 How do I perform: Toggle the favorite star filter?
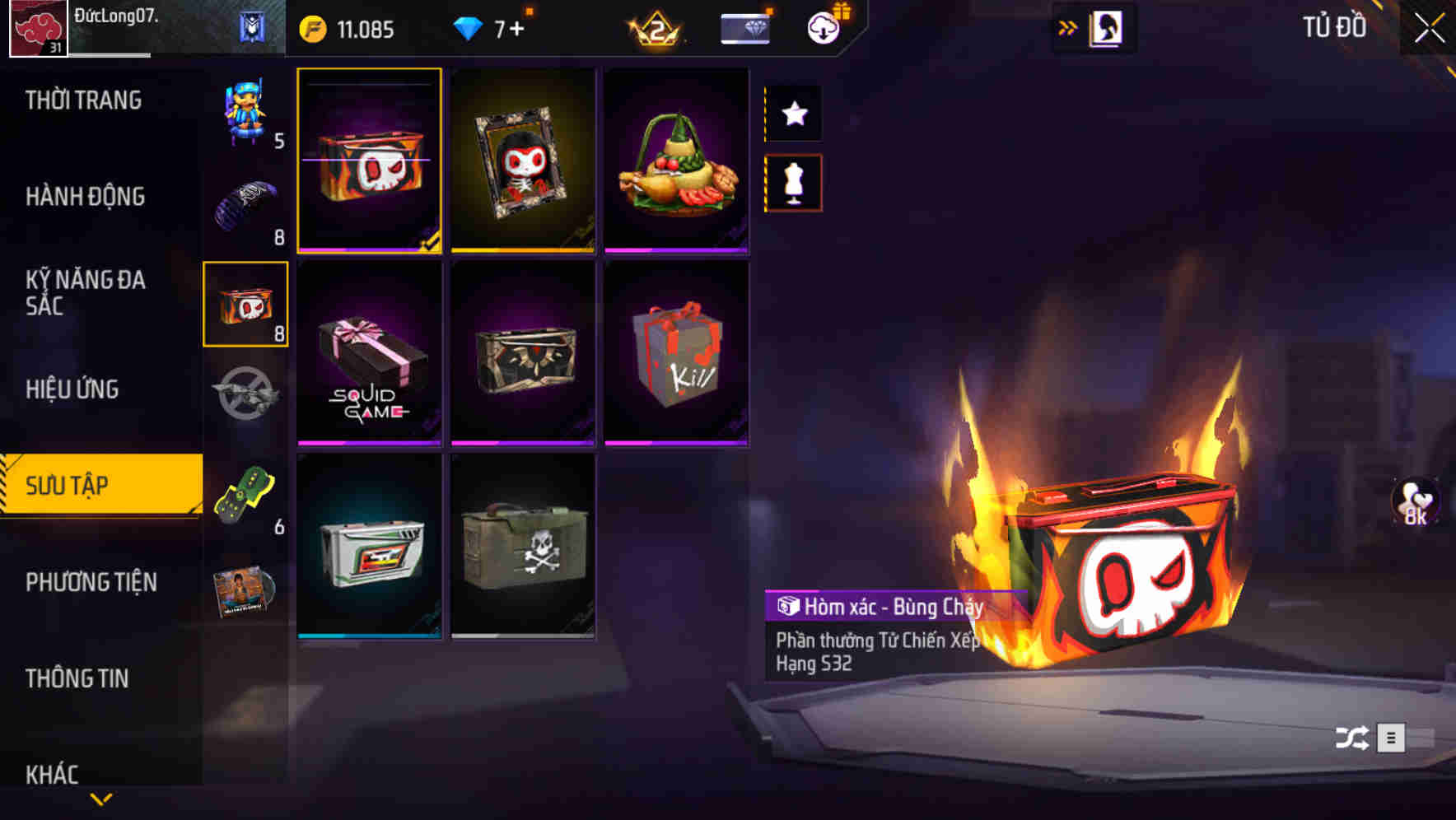click(x=793, y=114)
